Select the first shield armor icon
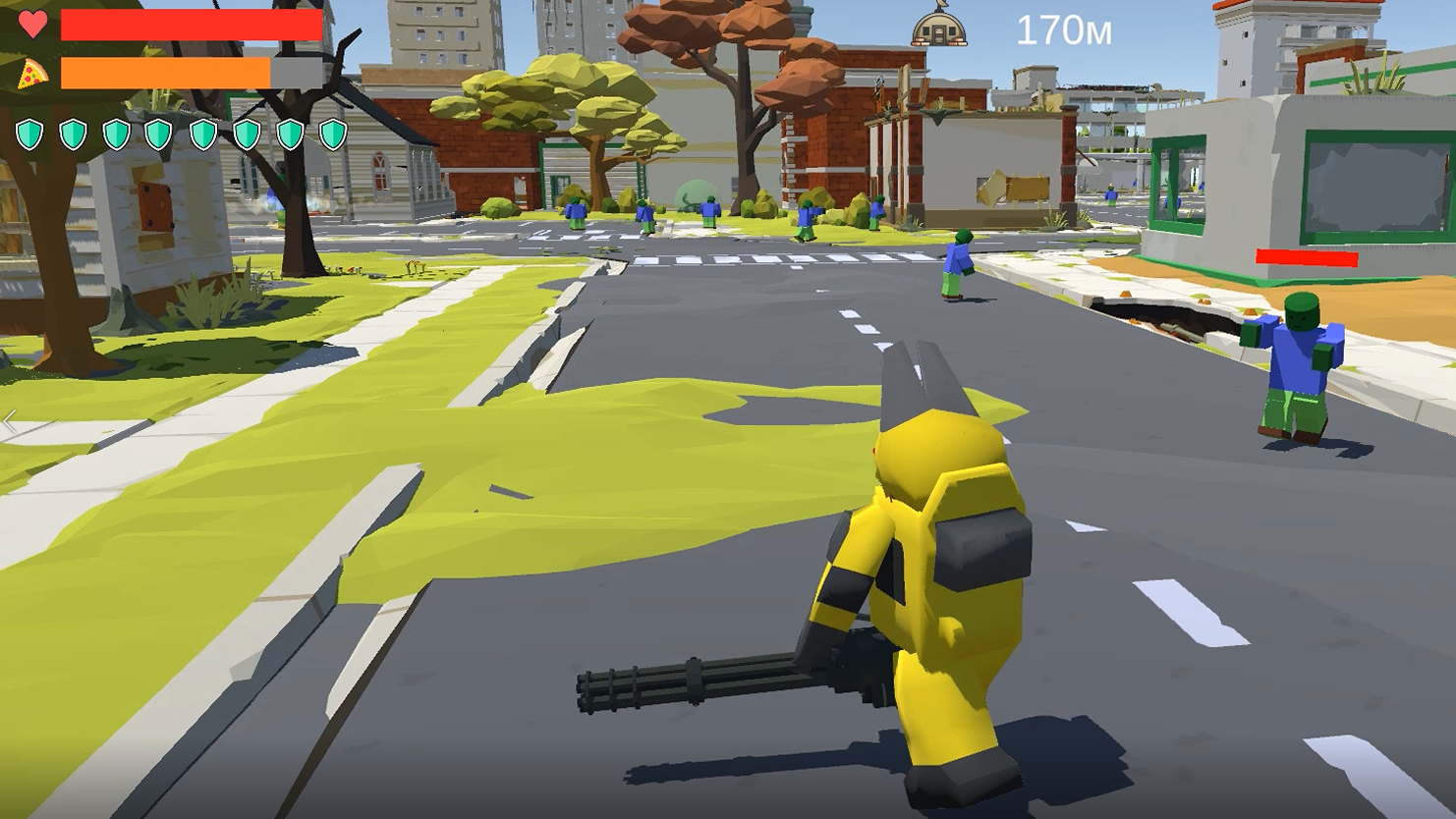Image resolution: width=1456 pixels, height=819 pixels. [29, 134]
